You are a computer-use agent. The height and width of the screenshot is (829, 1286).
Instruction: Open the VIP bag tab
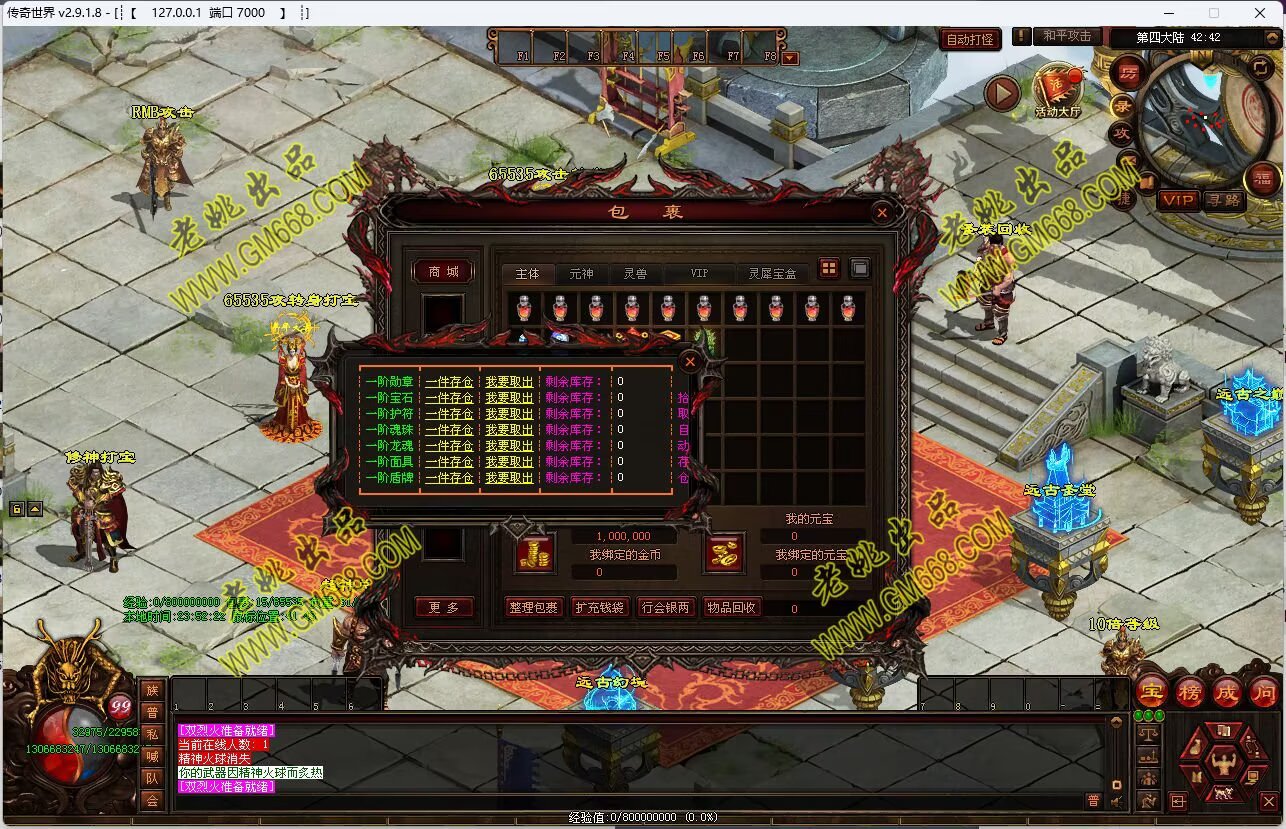point(699,273)
